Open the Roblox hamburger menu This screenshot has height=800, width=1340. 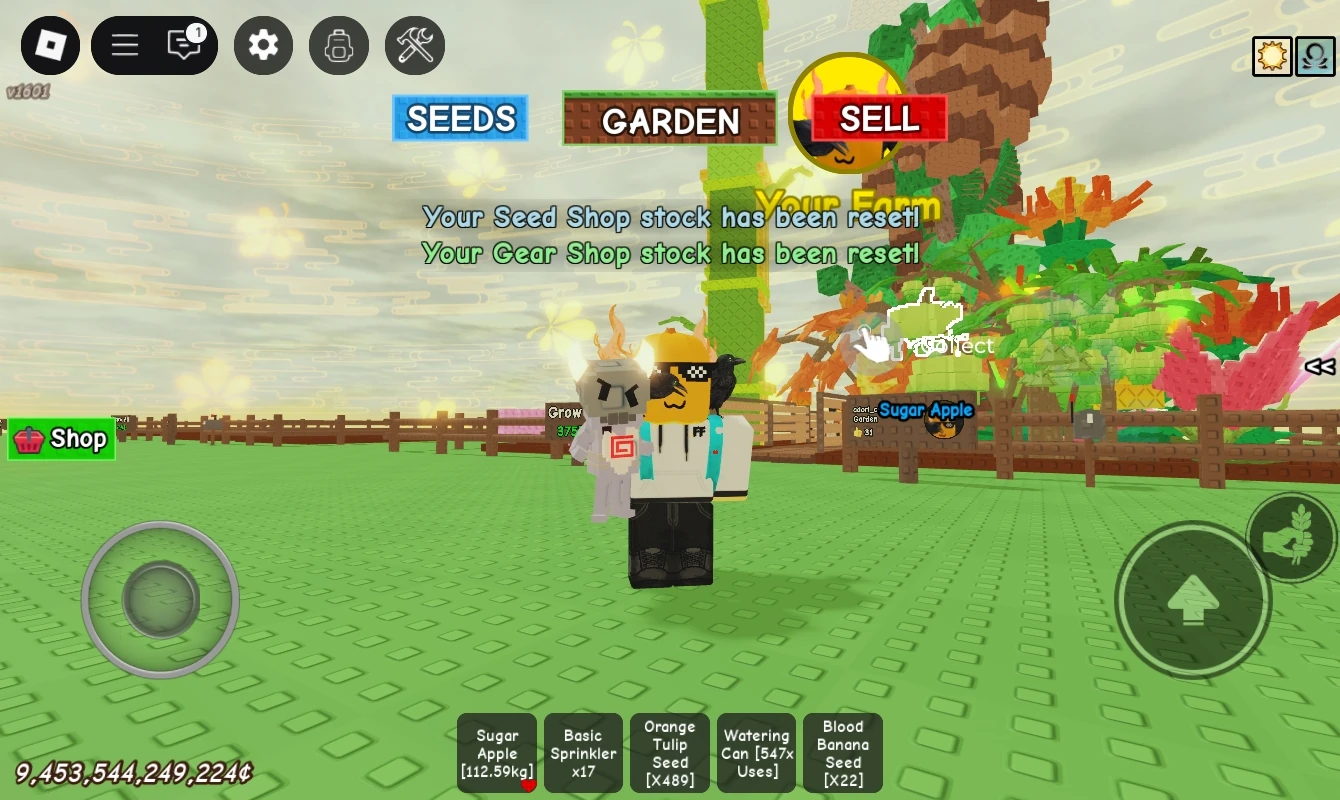124,45
